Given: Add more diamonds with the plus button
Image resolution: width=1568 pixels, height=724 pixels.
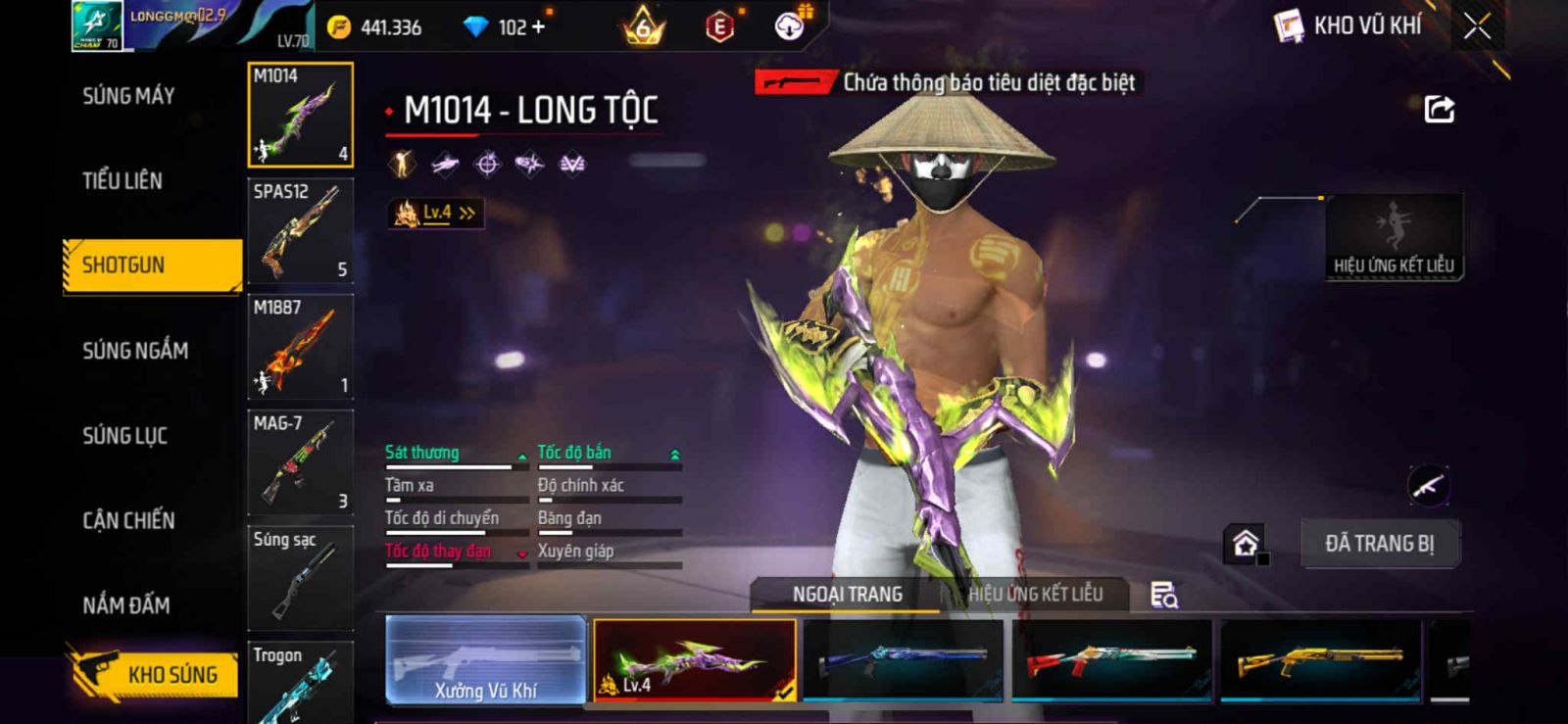Looking at the screenshot, I should 538,27.
